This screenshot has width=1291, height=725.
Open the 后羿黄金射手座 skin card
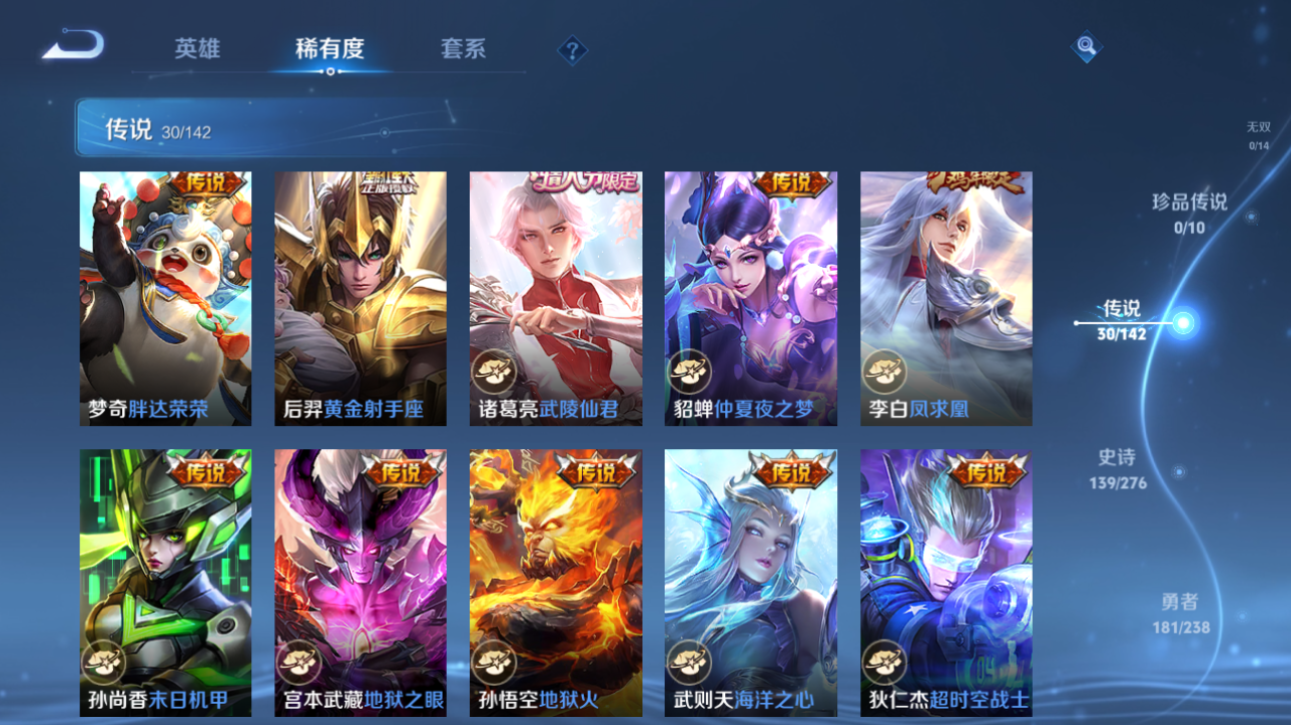pyautogui.click(x=361, y=297)
